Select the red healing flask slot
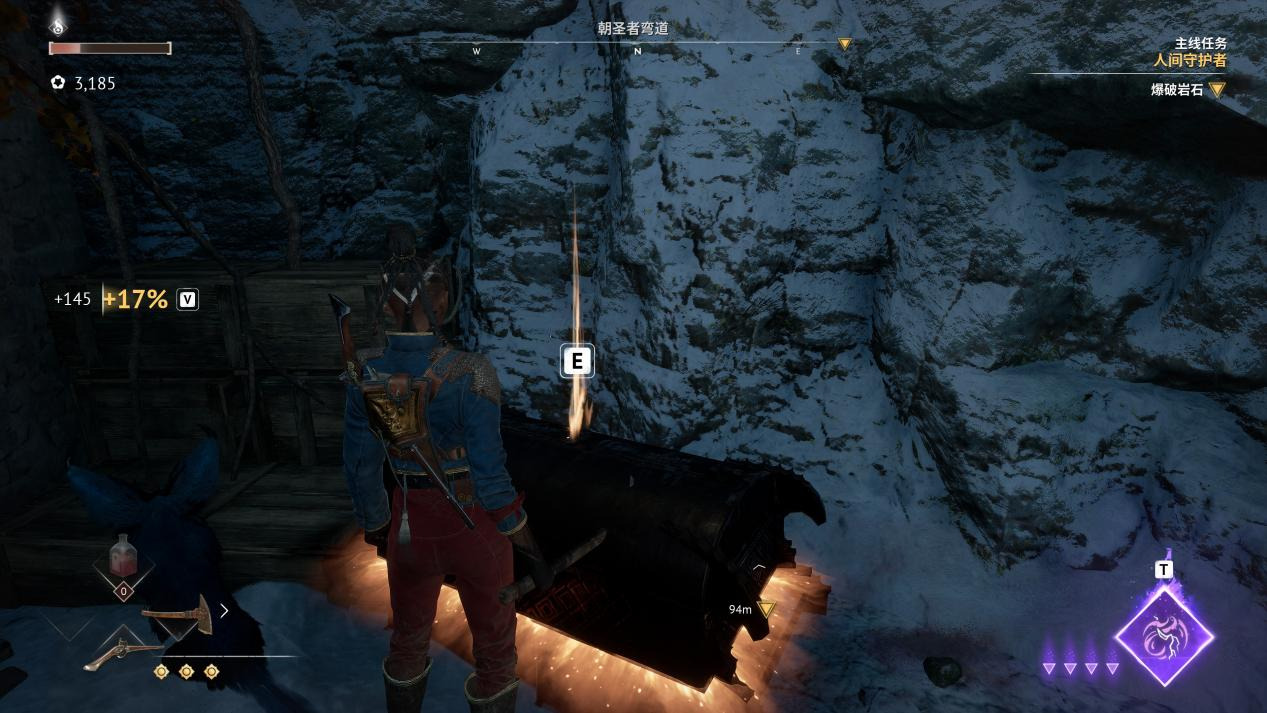The width and height of the screenshot is (1267, 713). tap(123, 556)
